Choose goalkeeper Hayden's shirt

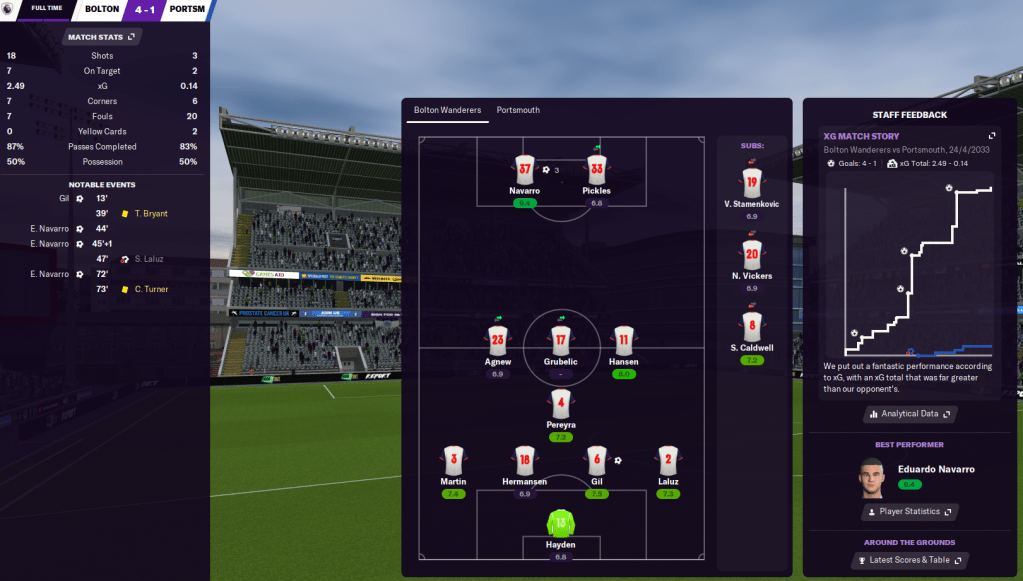pos(561,524)
